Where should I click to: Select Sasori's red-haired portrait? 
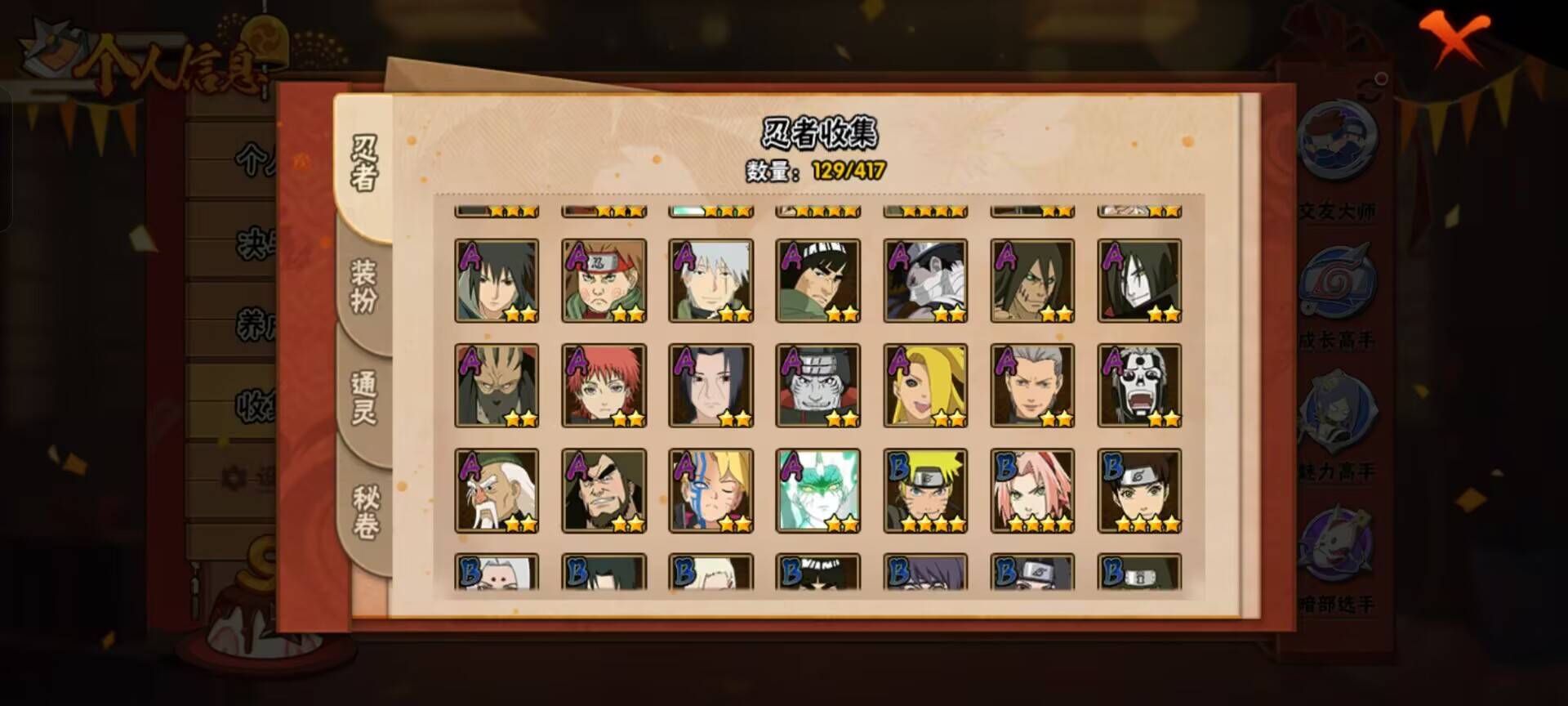click(604, 384)
